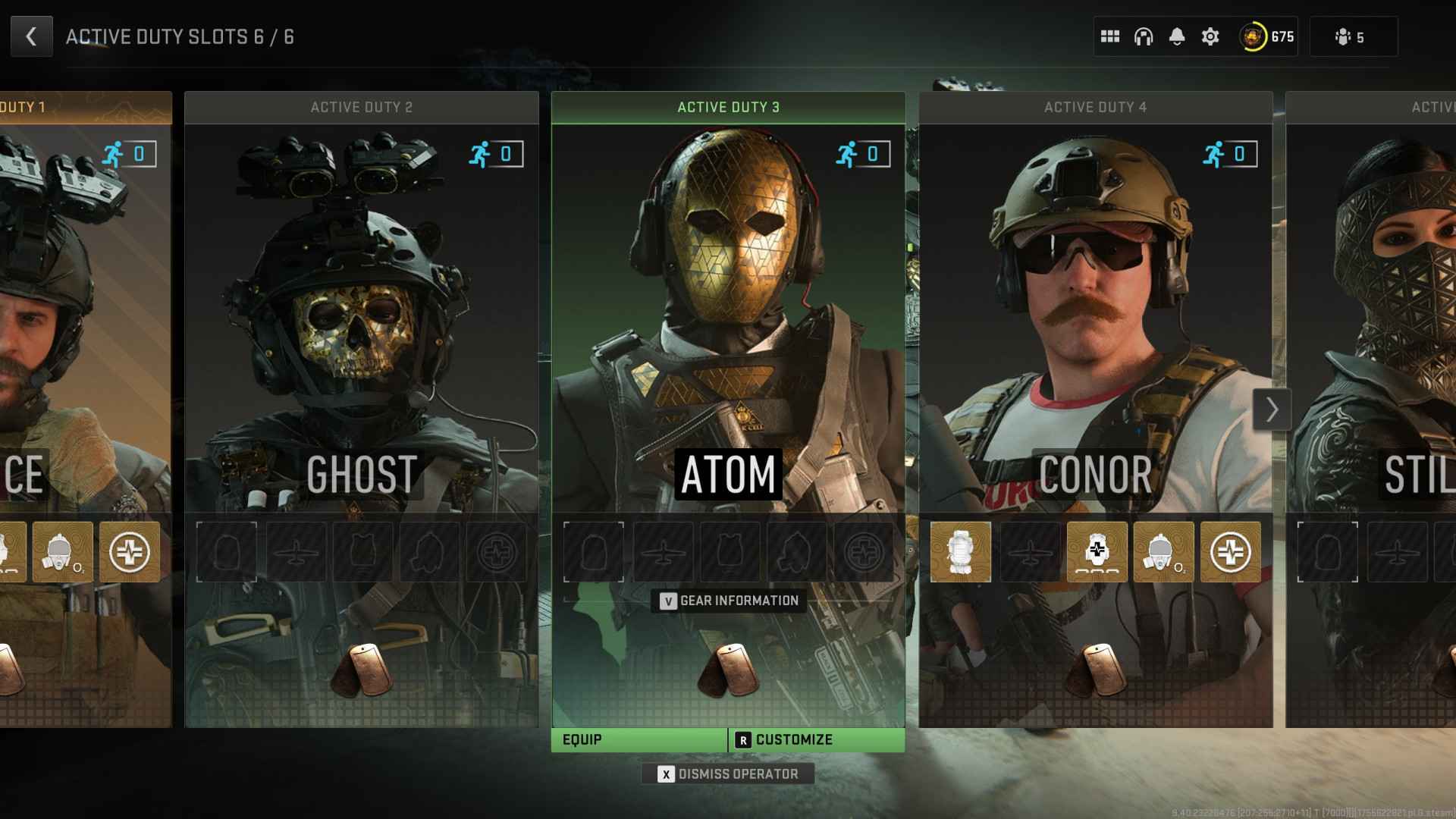The width and height of the screenshot is (1456, 819).
Task: Open the settings gear icon
Action: click(1211, 36)
